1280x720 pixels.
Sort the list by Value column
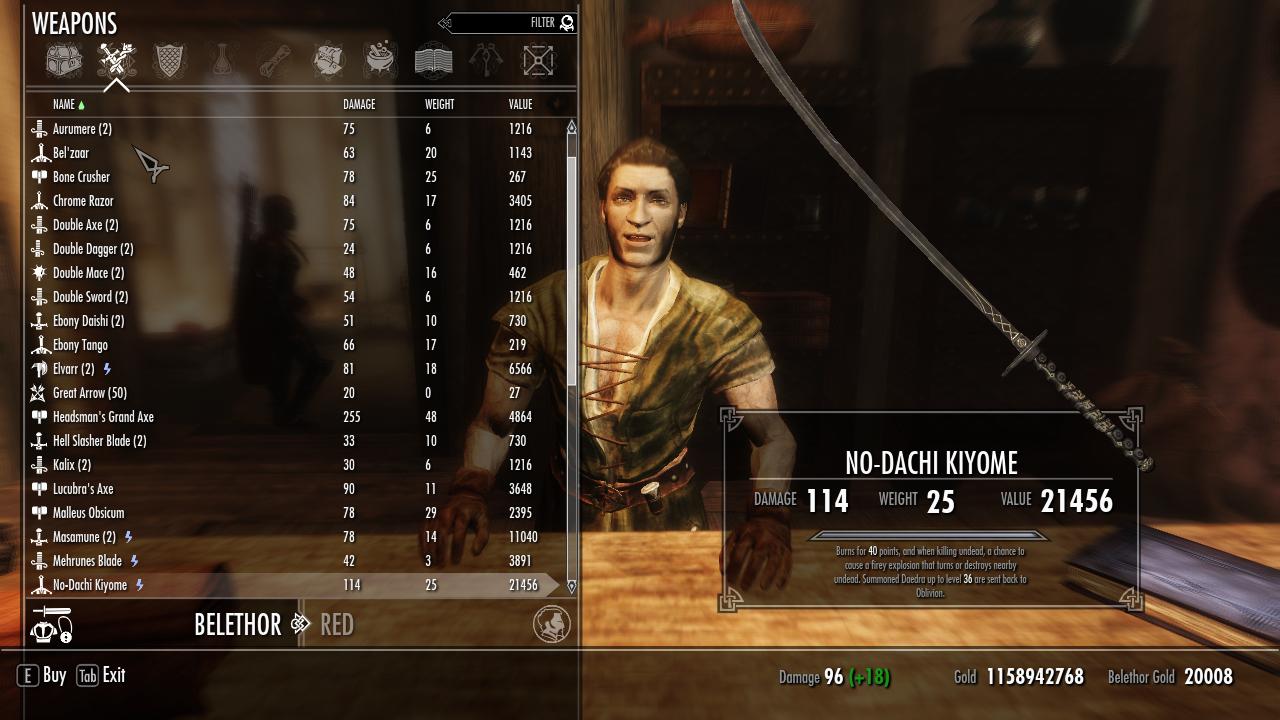[520, 104]
